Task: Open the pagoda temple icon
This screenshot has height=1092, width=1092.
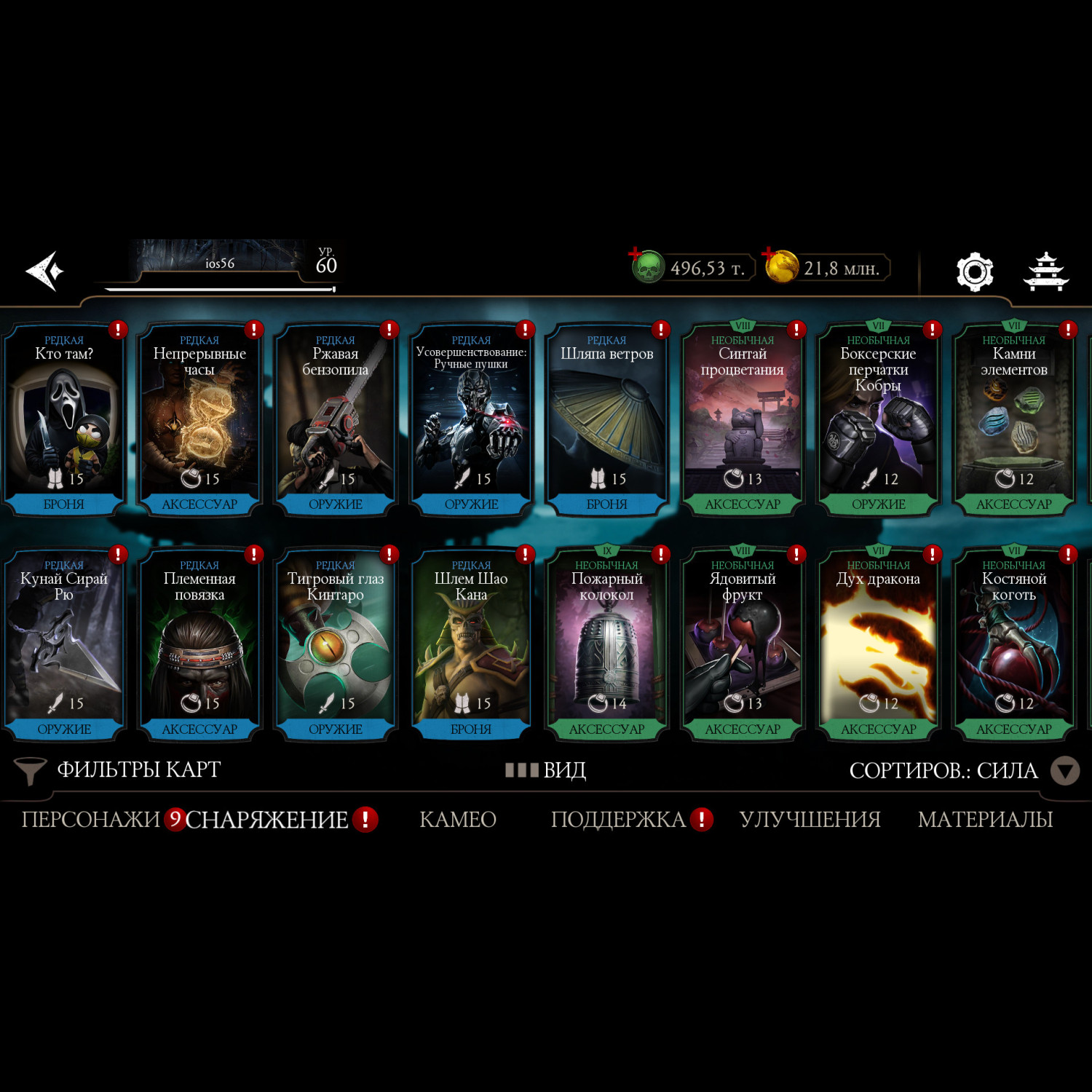Action: [1046, 272]
